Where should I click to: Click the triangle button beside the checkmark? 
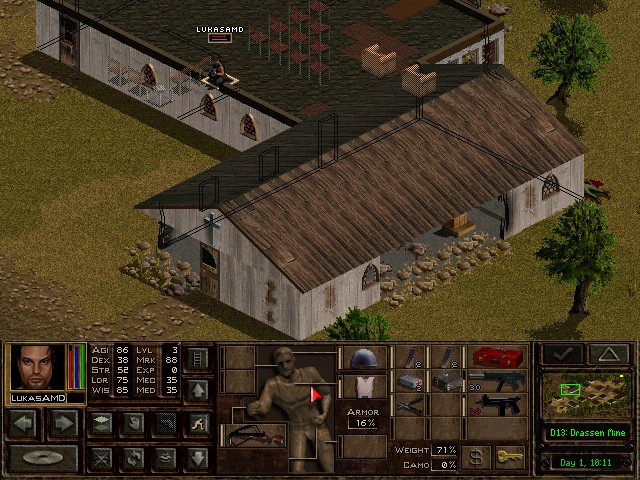[x=608, y=354]
